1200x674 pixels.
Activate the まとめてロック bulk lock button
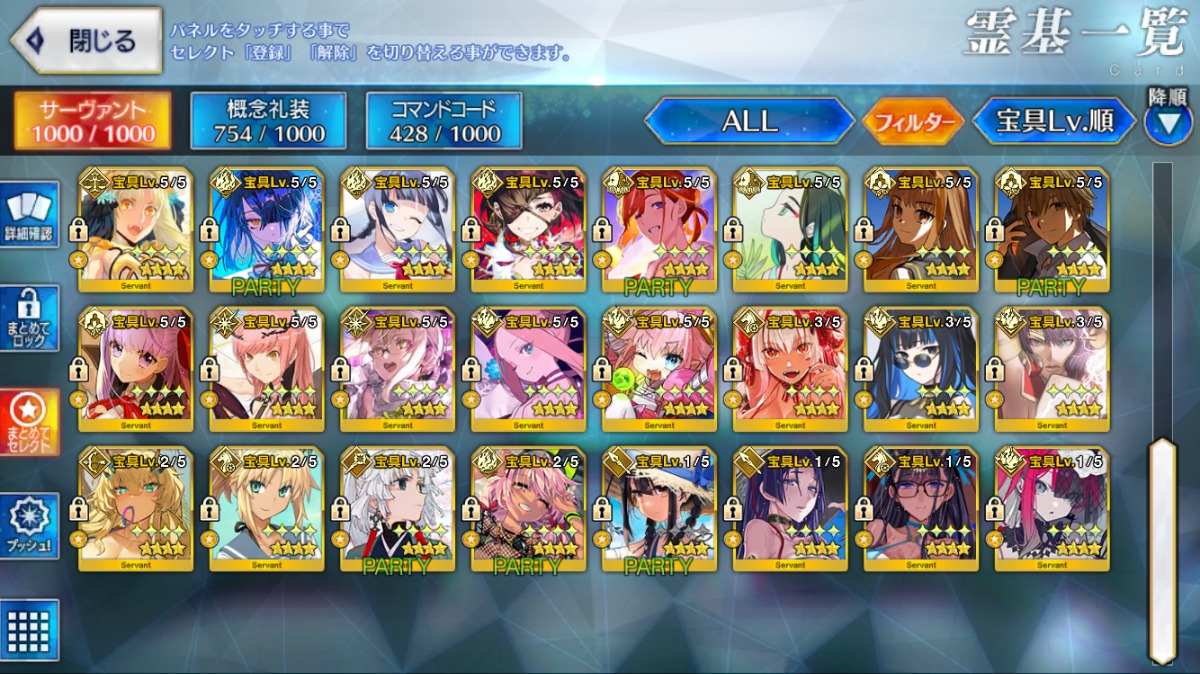(30, 318)
